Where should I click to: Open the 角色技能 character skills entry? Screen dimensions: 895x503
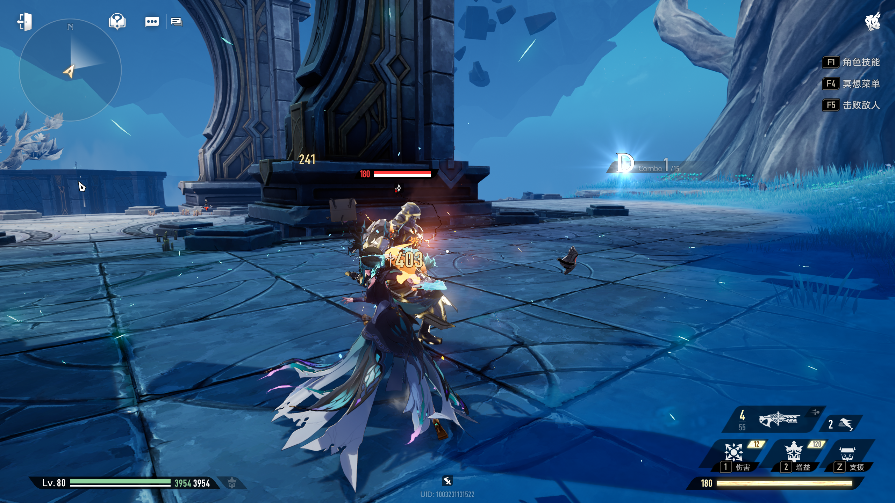pyautogui.click(x=851, y=62)
